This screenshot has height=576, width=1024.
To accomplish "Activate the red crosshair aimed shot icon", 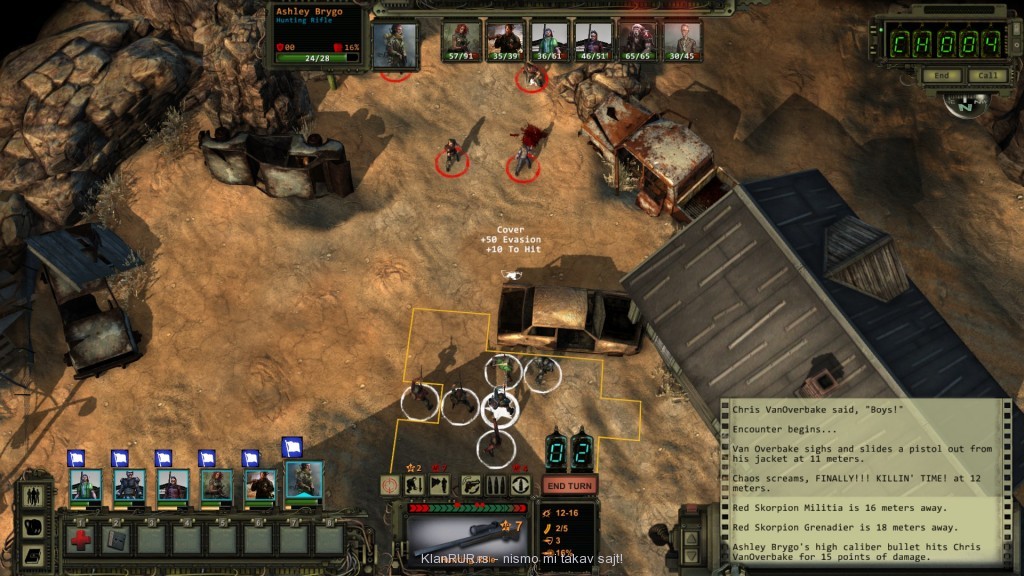I will (391, 485).
